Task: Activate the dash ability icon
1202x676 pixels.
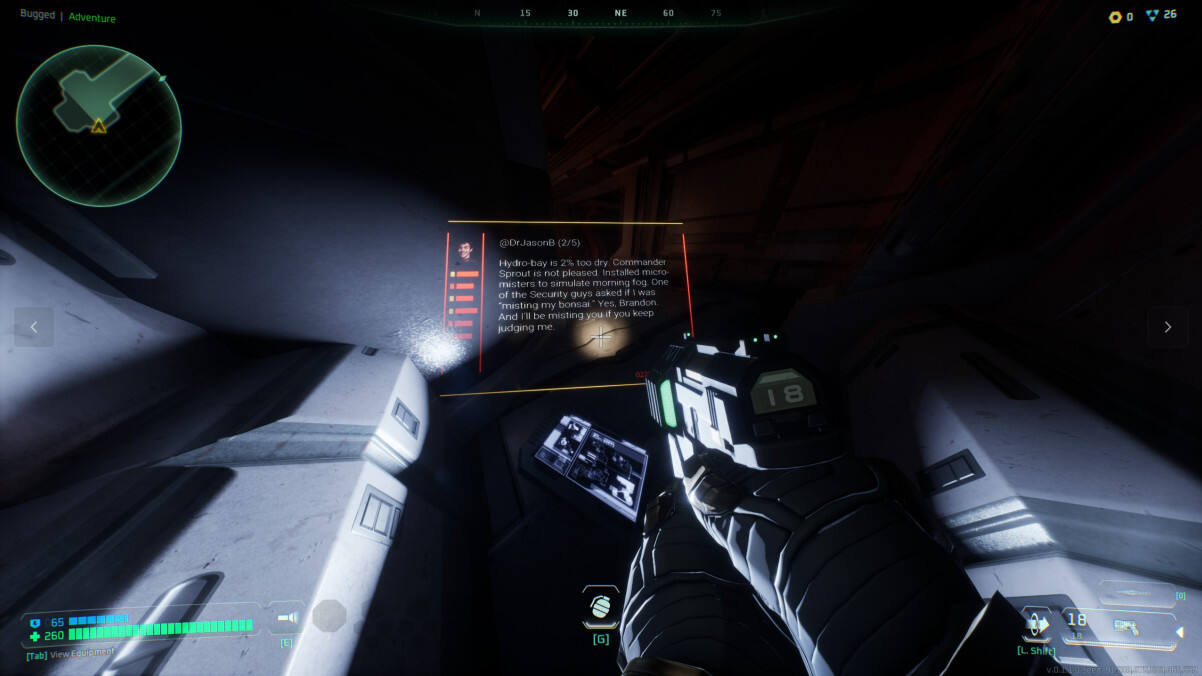Action: pyautogui.click(x=1037, y=624)
